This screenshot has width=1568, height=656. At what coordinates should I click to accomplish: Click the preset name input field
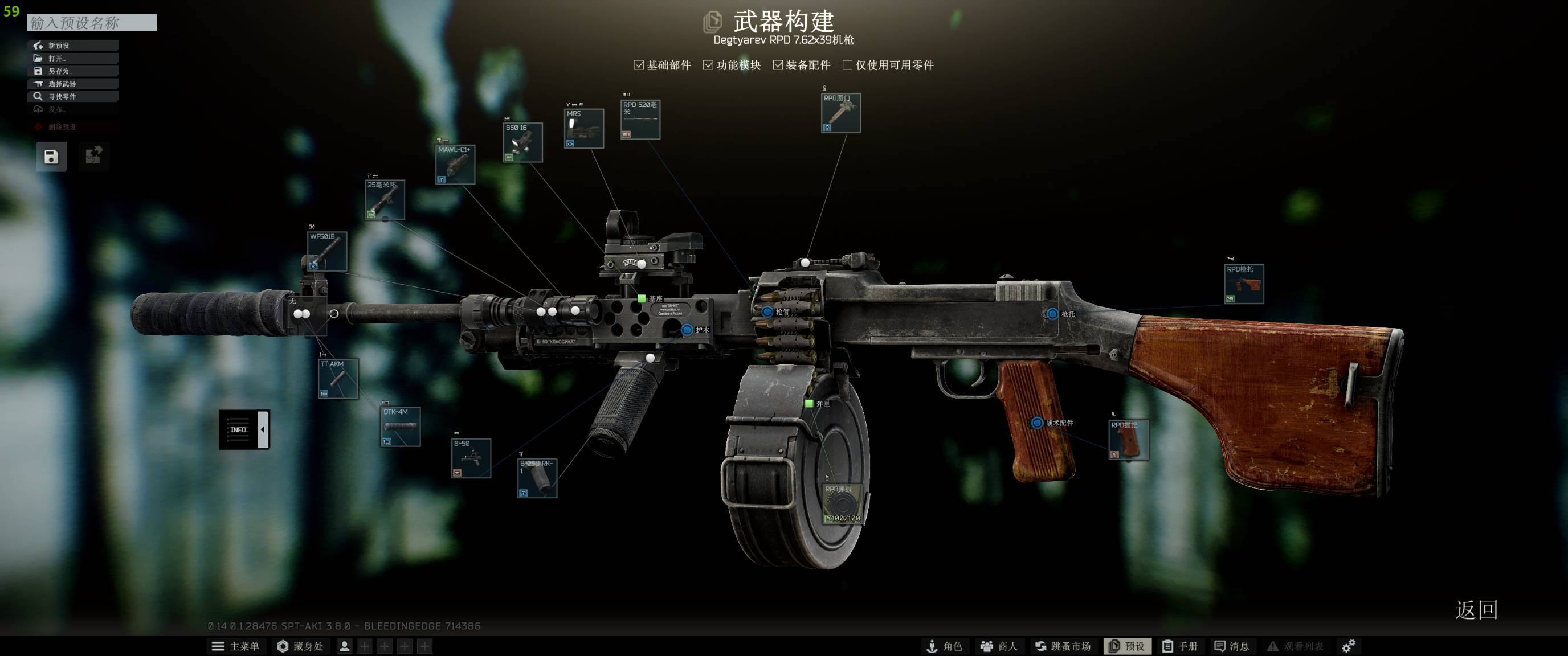pyautogui.click(x=91, y=23)
